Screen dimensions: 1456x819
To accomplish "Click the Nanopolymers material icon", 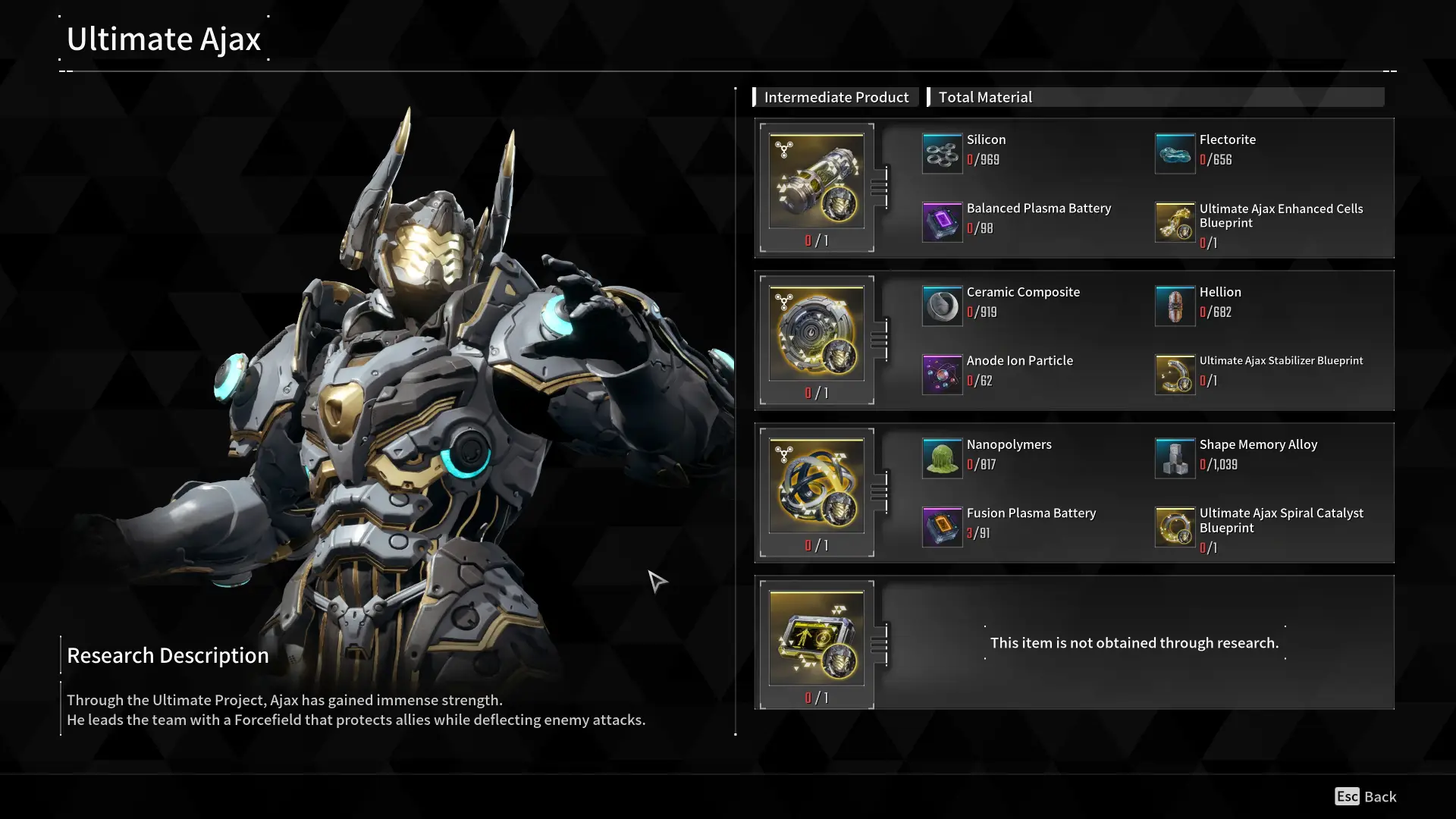I will click(x=942, y=458).
